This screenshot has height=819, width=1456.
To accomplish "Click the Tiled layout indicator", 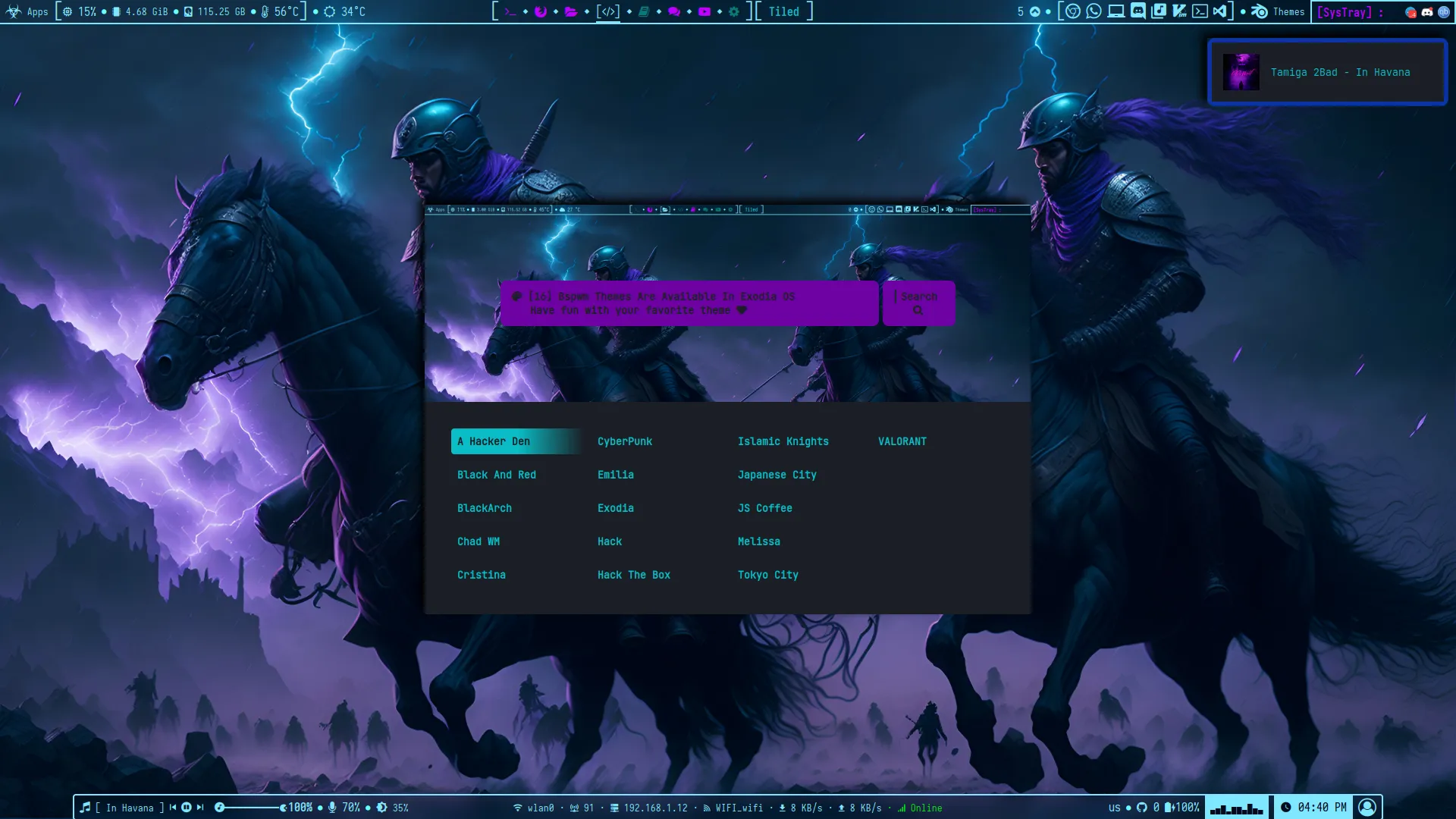I will (x=783, y=11).
